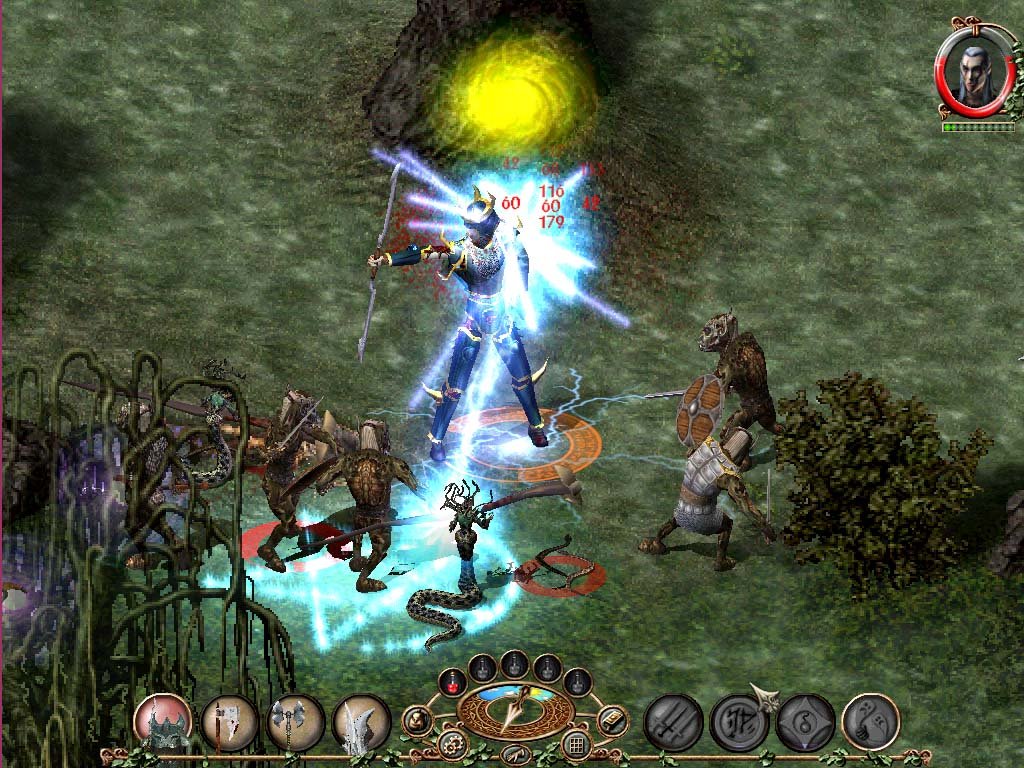Choose the curved twin-blade weapon slot
The image size is (1024, 768).
(x=361, y=722)
